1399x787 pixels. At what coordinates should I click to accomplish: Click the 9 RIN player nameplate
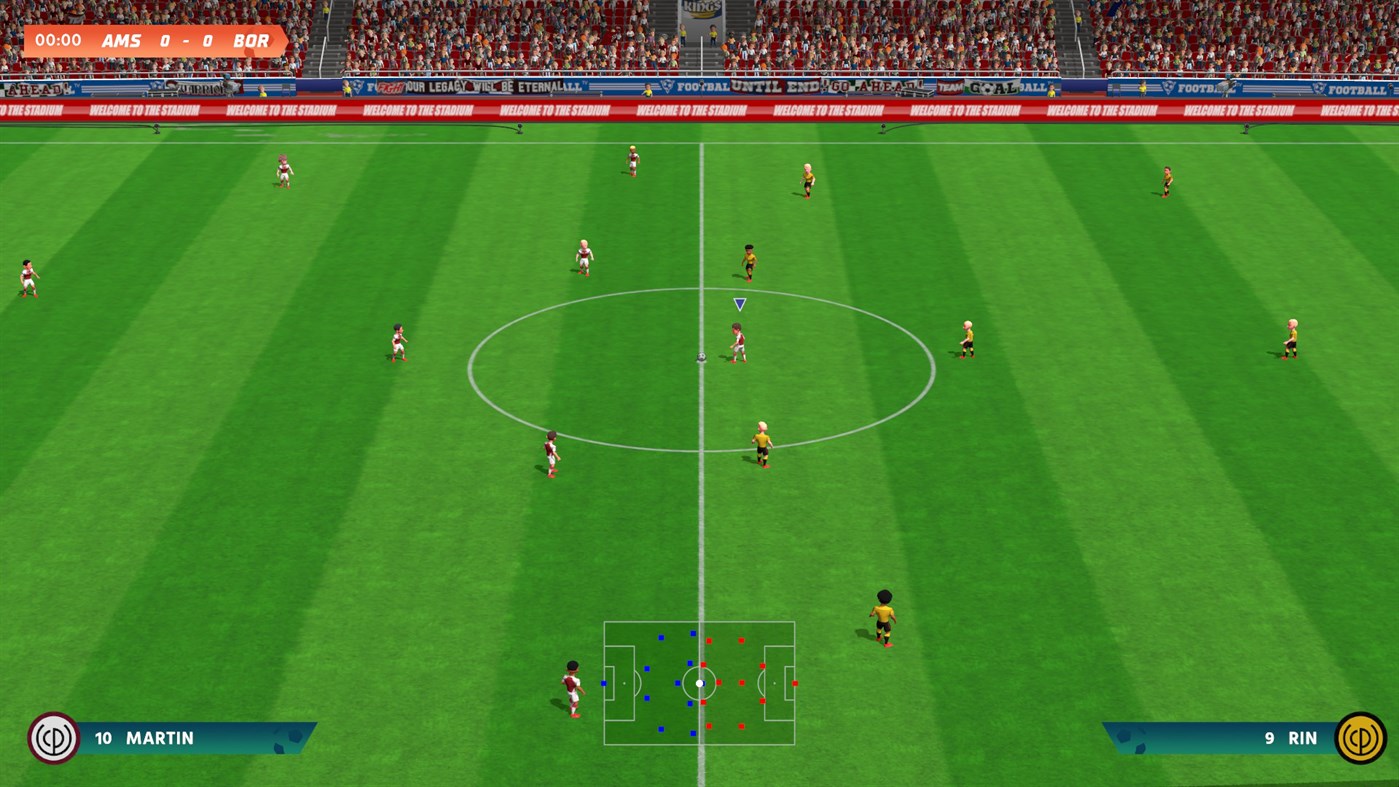pos(1250,738)
